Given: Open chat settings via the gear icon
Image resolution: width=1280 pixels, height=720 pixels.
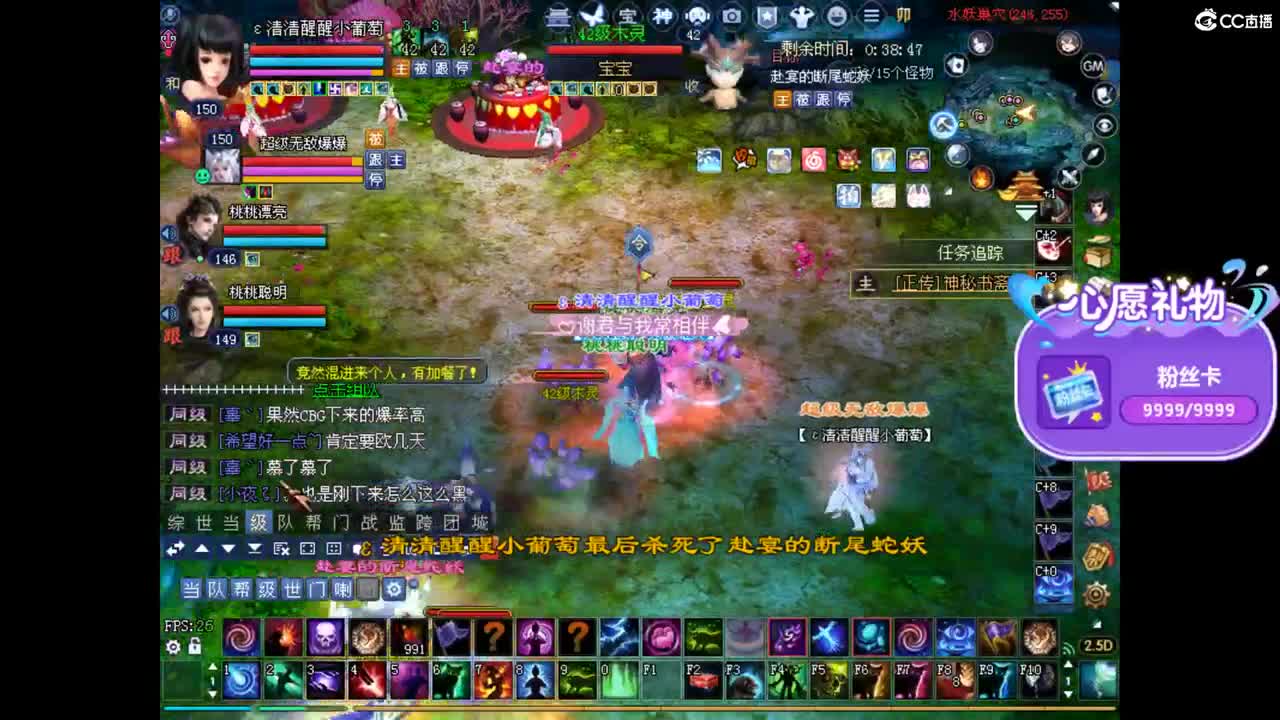Looking at the screenshot, I should point(394,591).
